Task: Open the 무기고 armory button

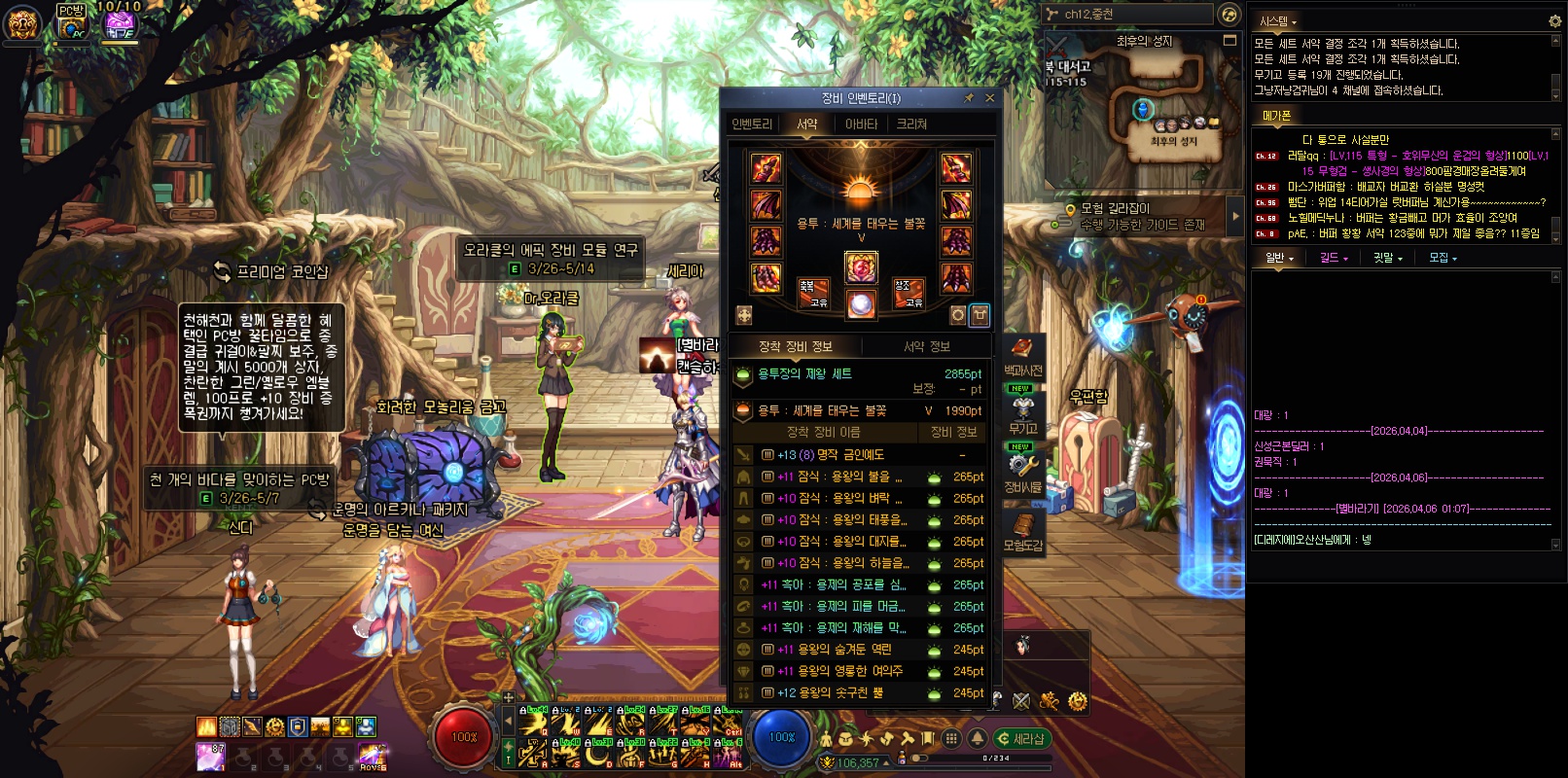Action: [1022, 413]
